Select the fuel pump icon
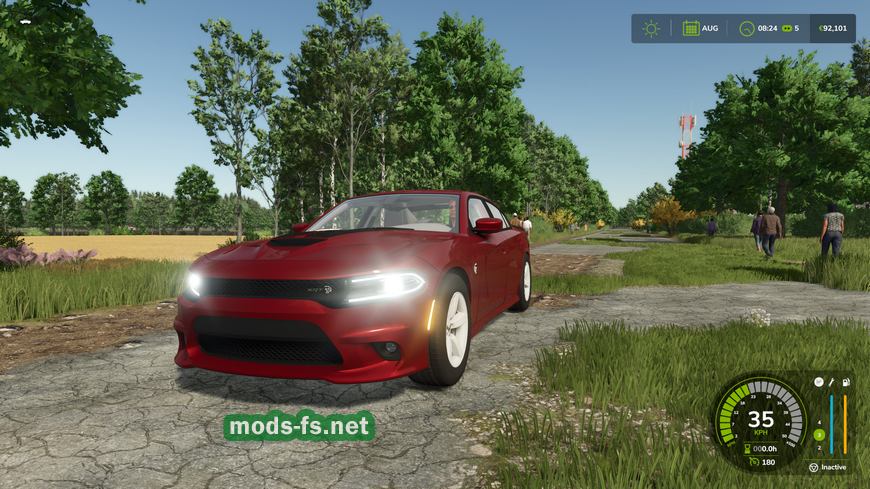This screenshot has height=489, width=870. (845, 382)
